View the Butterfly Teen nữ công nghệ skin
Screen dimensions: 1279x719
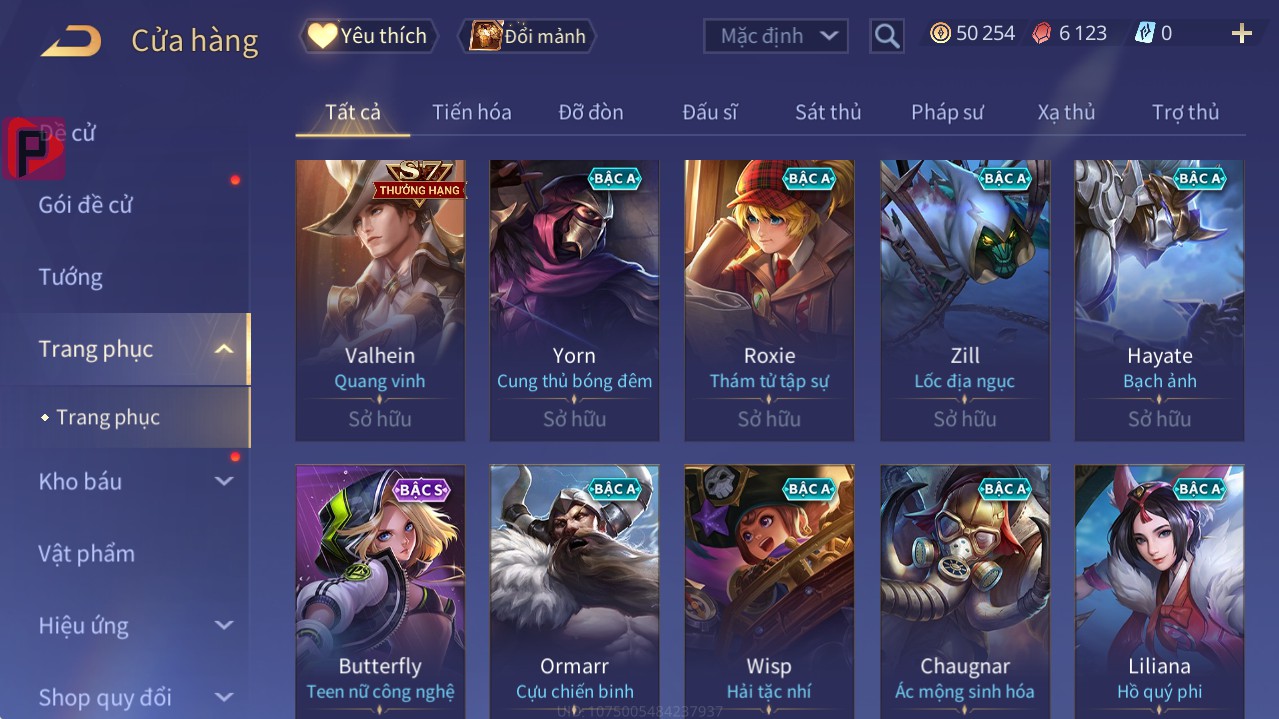pos(380,590)
